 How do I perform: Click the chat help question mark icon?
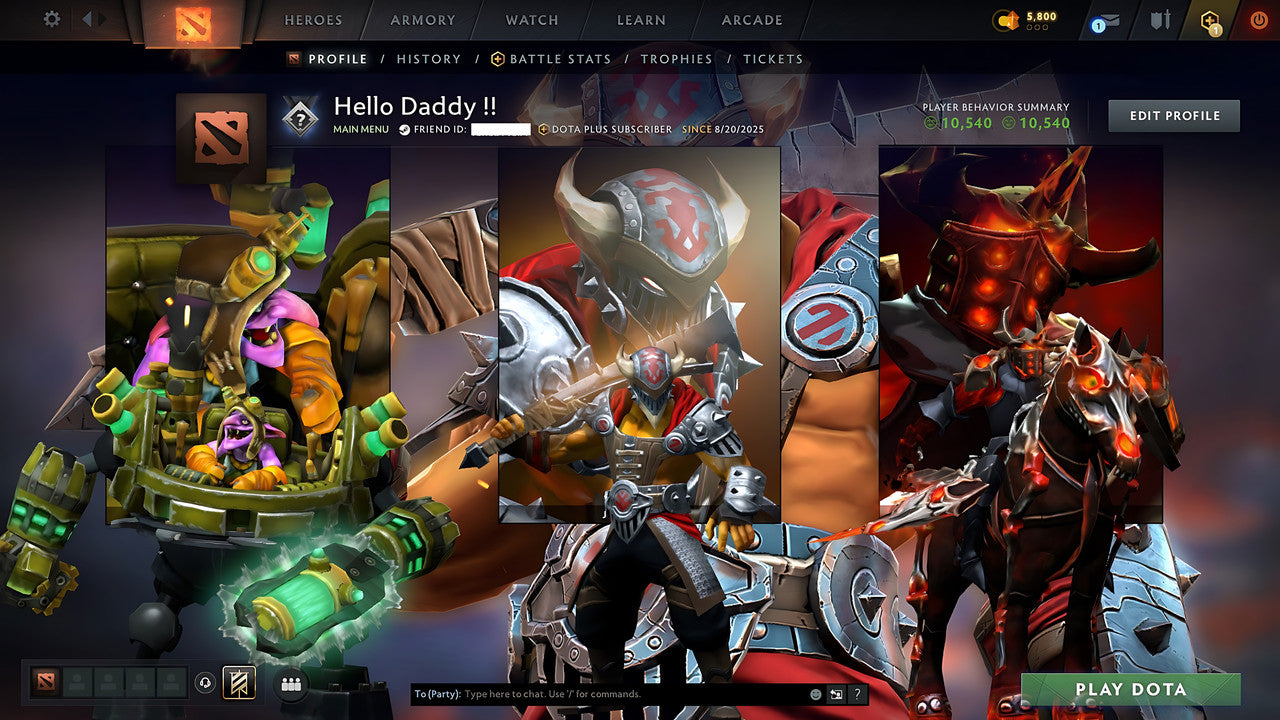click(x=856, y=692)
